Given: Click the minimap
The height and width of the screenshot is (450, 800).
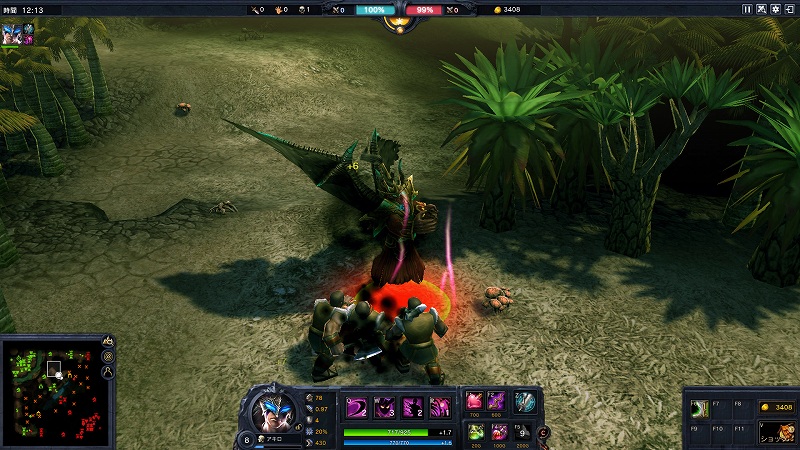Looking at the screenshot, I should (x=50, y=390).
